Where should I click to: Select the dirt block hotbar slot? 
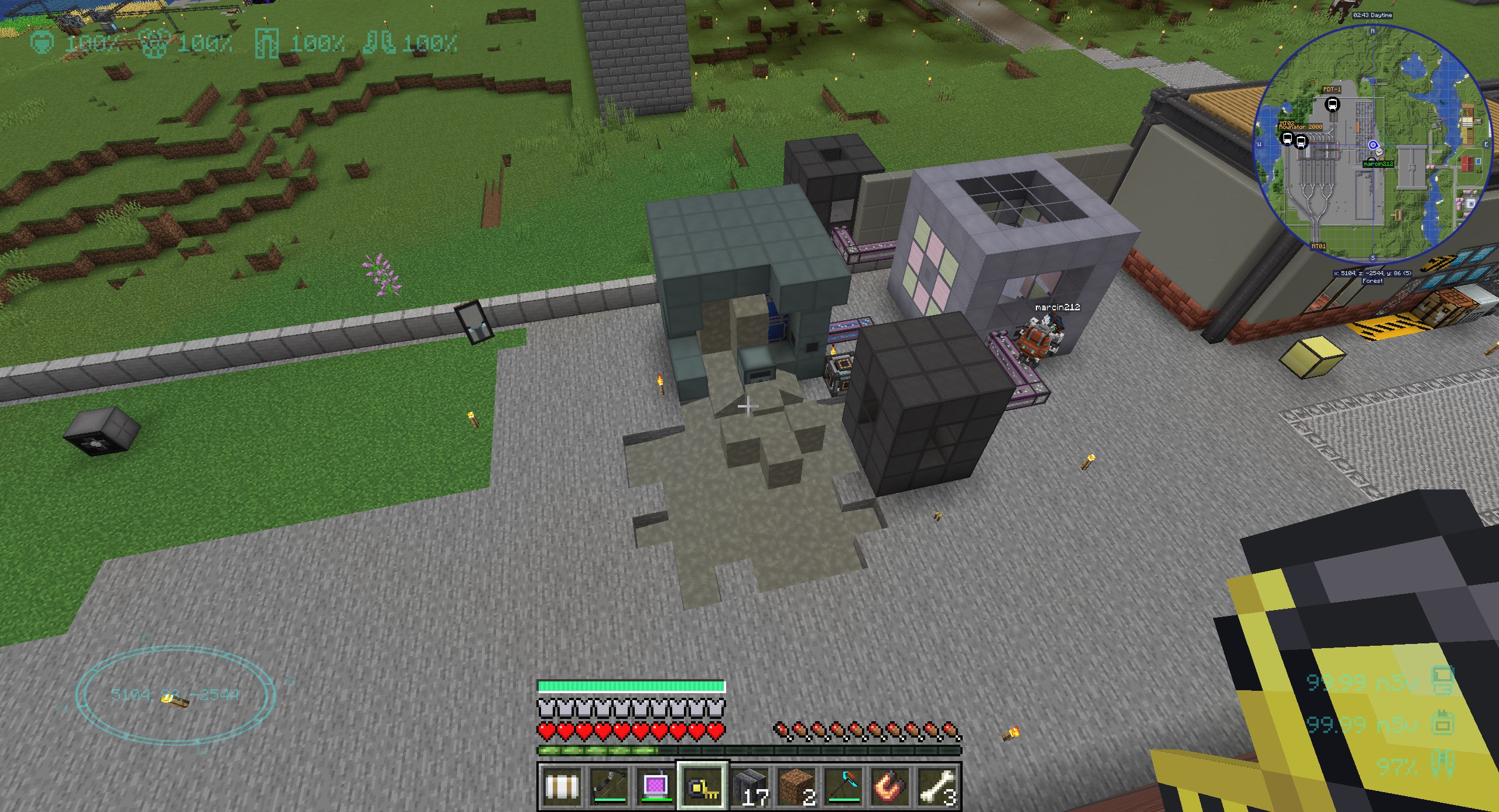click(796, 786)
